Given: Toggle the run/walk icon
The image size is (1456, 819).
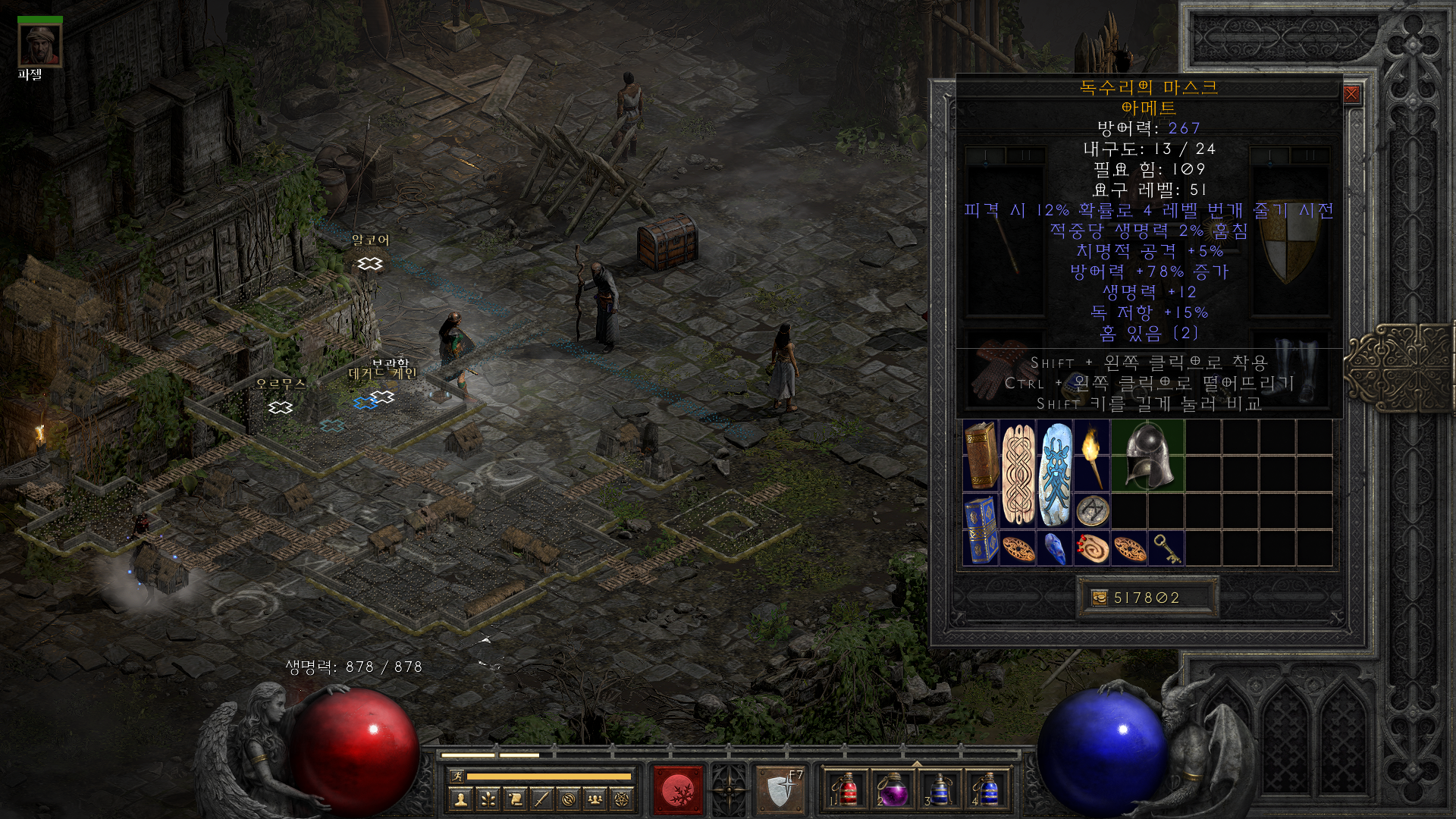Looking at the screenshot, I should 457,776.
